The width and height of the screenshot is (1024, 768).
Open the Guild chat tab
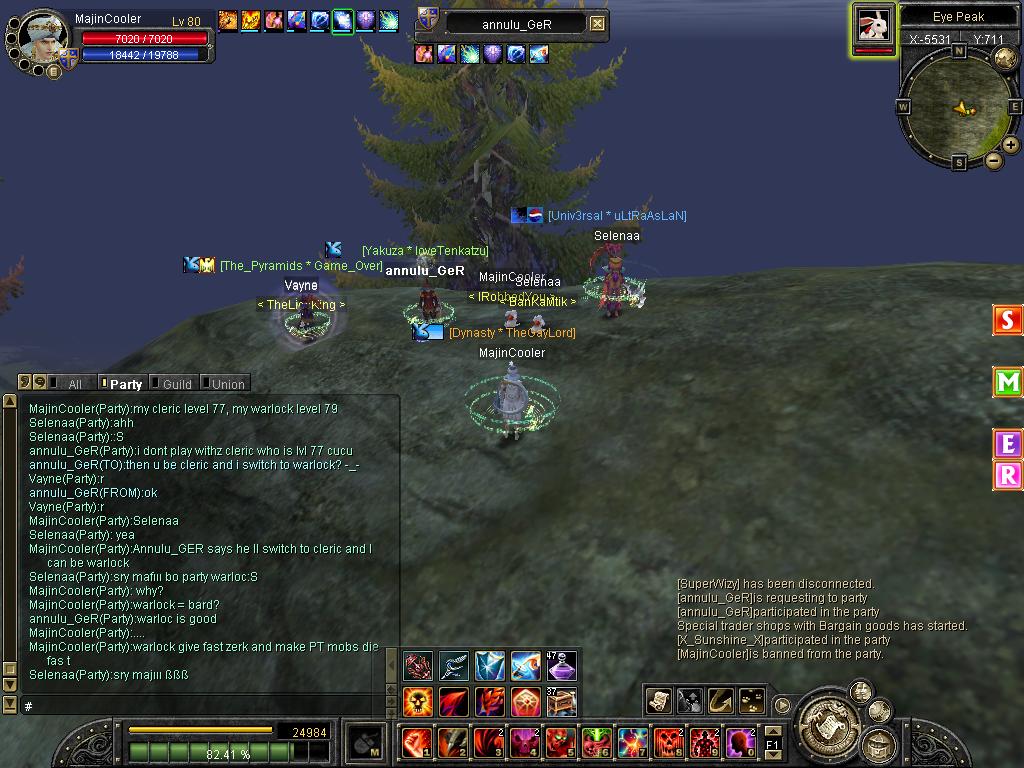(176, 384)
